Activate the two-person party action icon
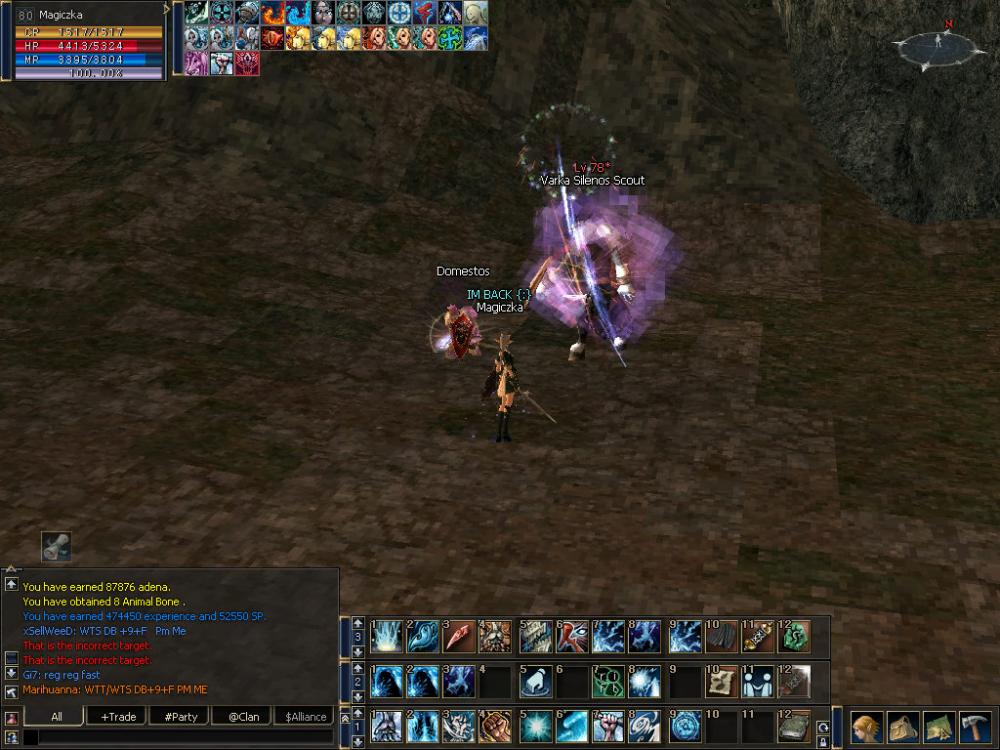The image size is (1000, 750). 757,682
